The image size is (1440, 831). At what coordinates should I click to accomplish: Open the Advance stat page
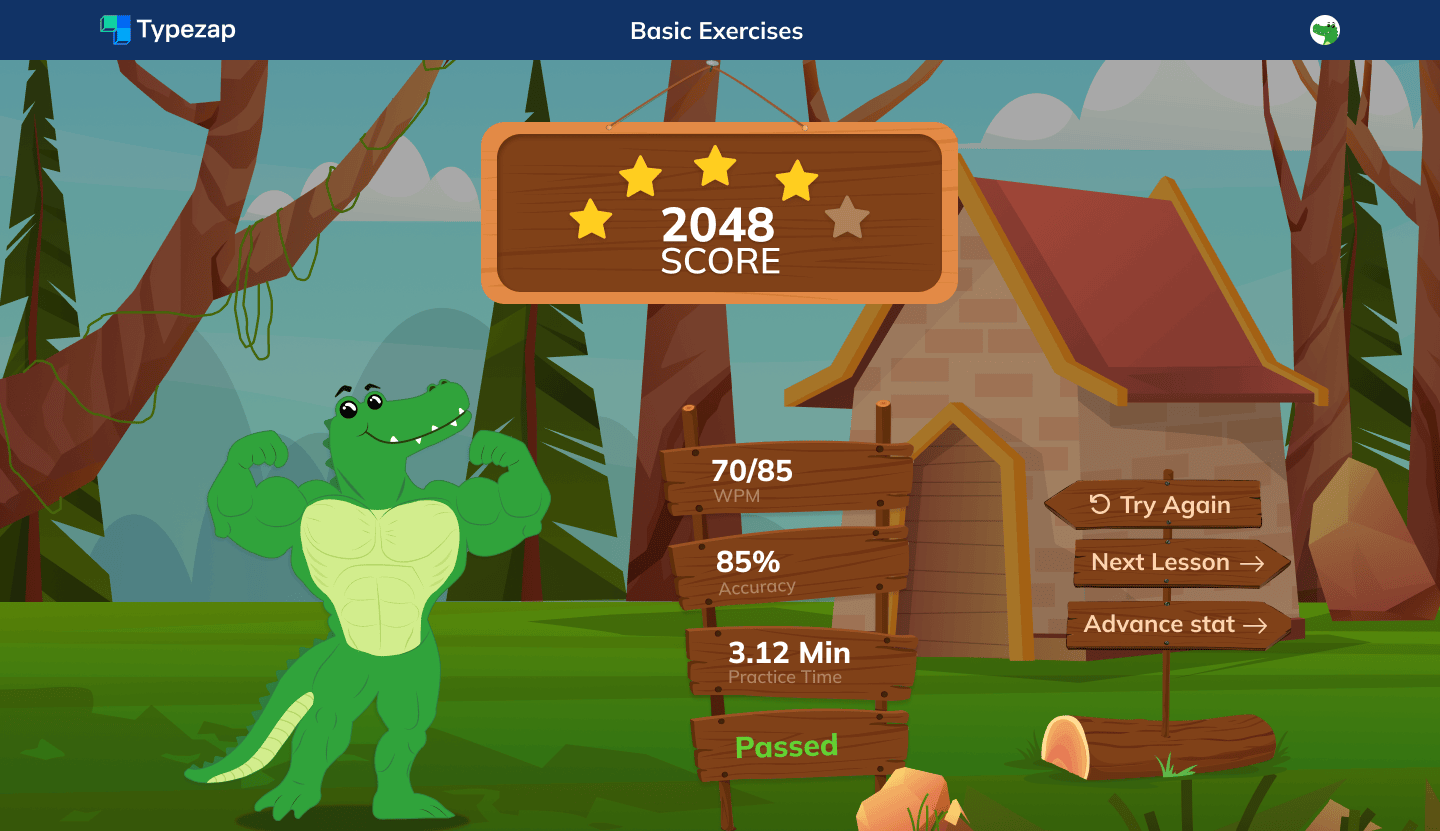pos(1174,625)
